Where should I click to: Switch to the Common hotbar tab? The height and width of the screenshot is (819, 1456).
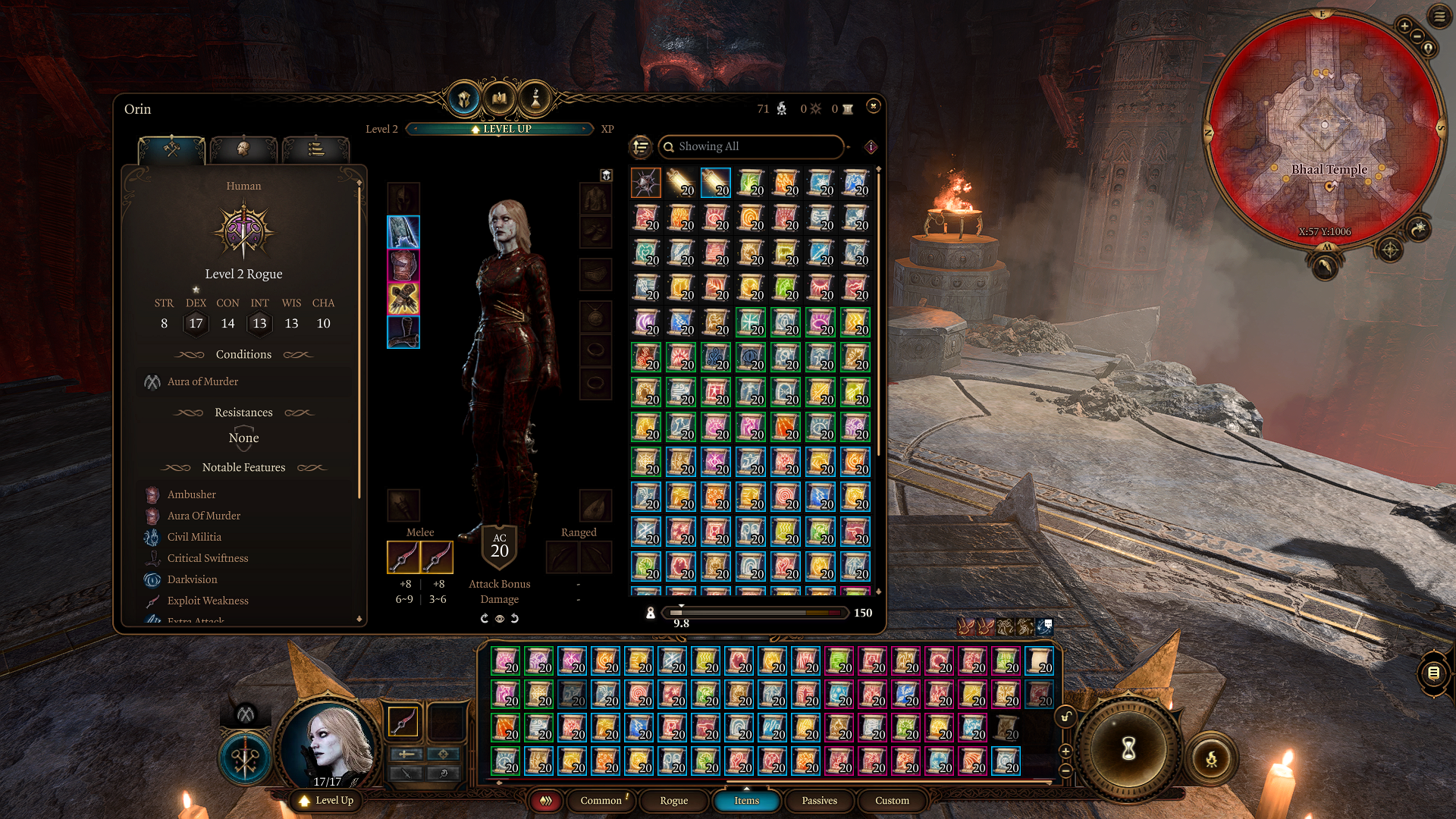click(x=601, y=800)
